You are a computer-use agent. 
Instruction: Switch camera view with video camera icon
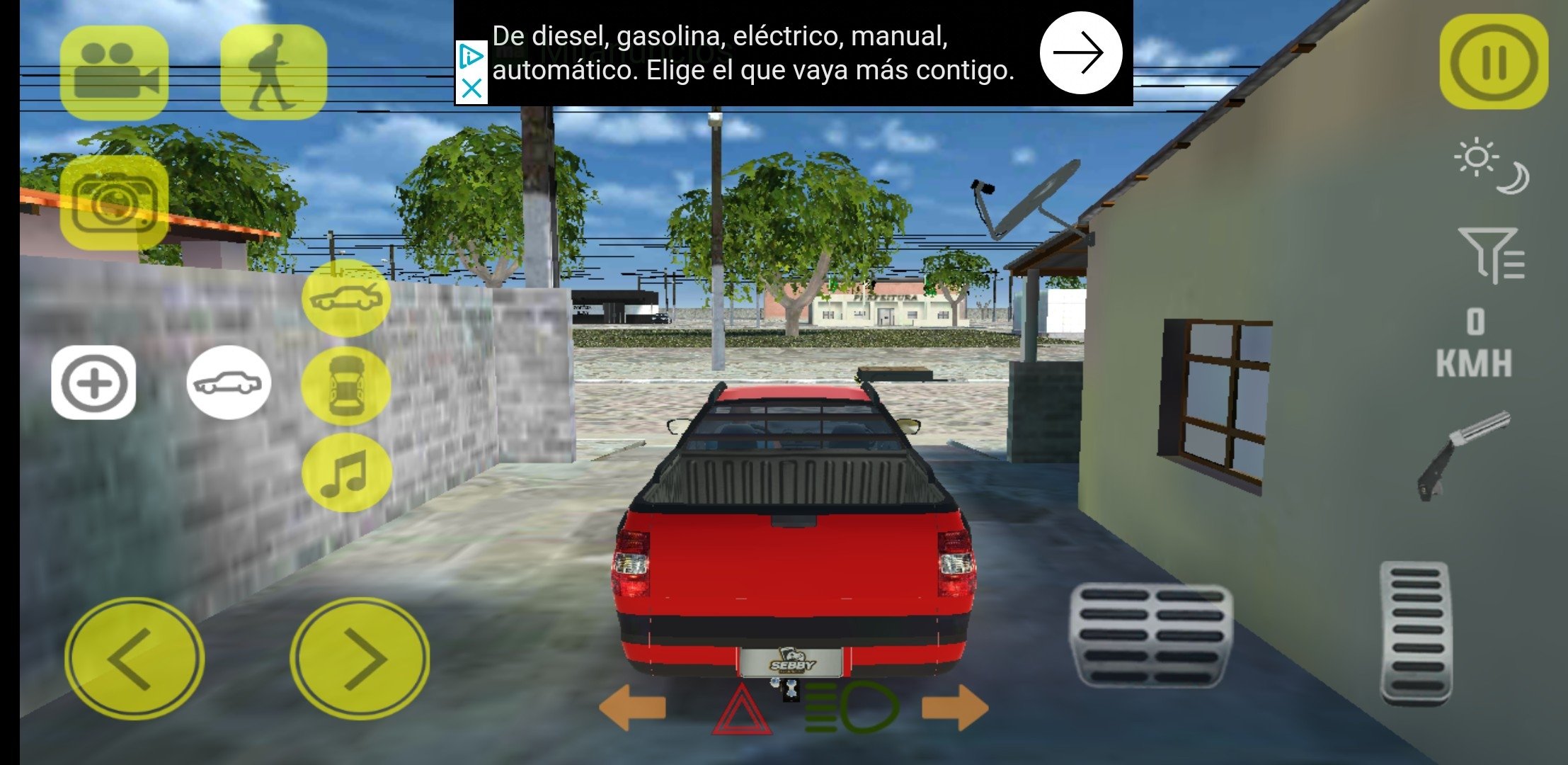pyautogui.click(x=114, y=72)
